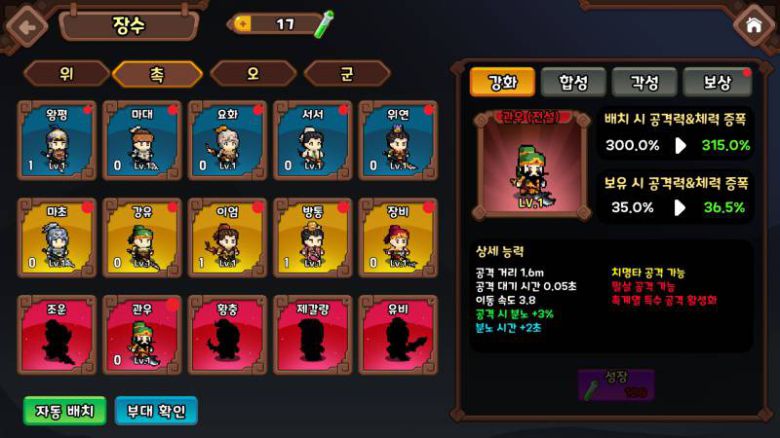Viewport: 780px width, 438px height.
Task: Tap the 성장 growth button
Action: click(616, 384)
